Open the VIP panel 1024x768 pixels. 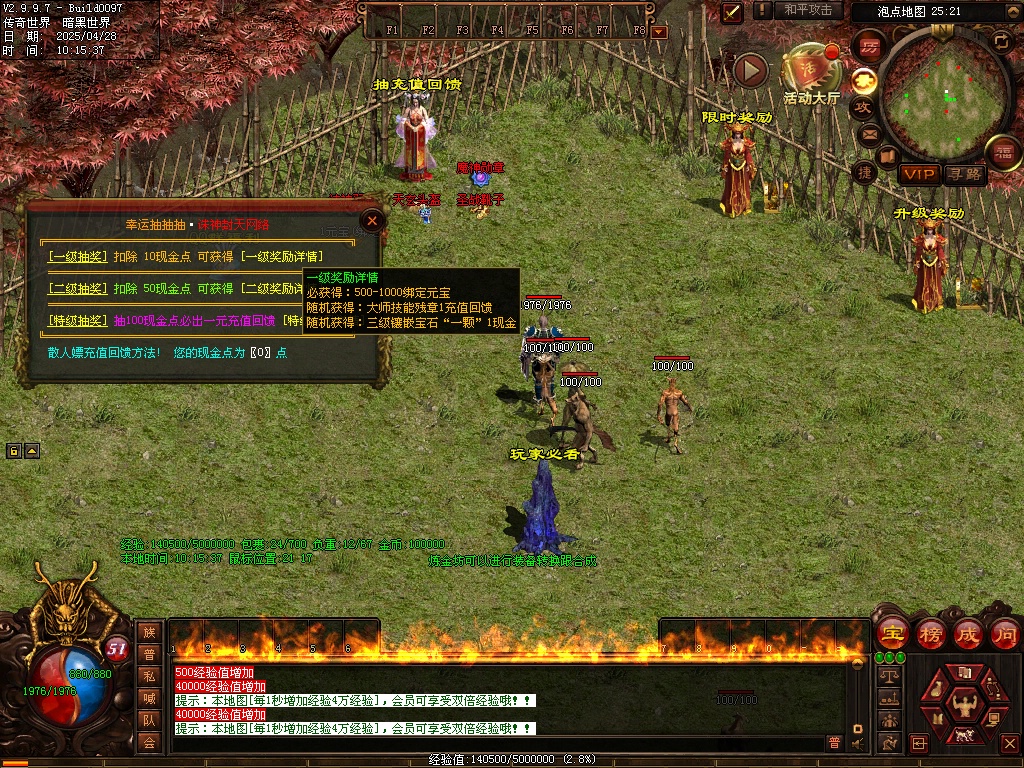point(919,174)
